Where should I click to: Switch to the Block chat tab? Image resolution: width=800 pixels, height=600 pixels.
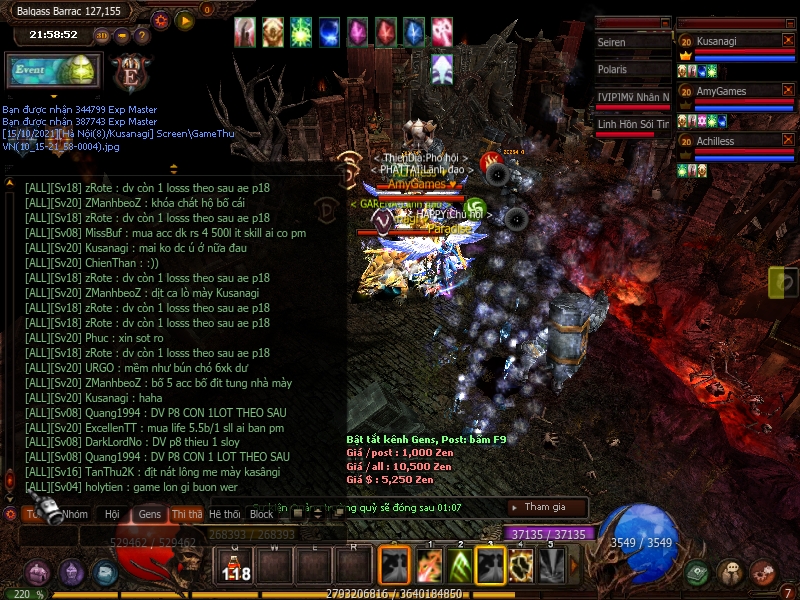[262, 514]
